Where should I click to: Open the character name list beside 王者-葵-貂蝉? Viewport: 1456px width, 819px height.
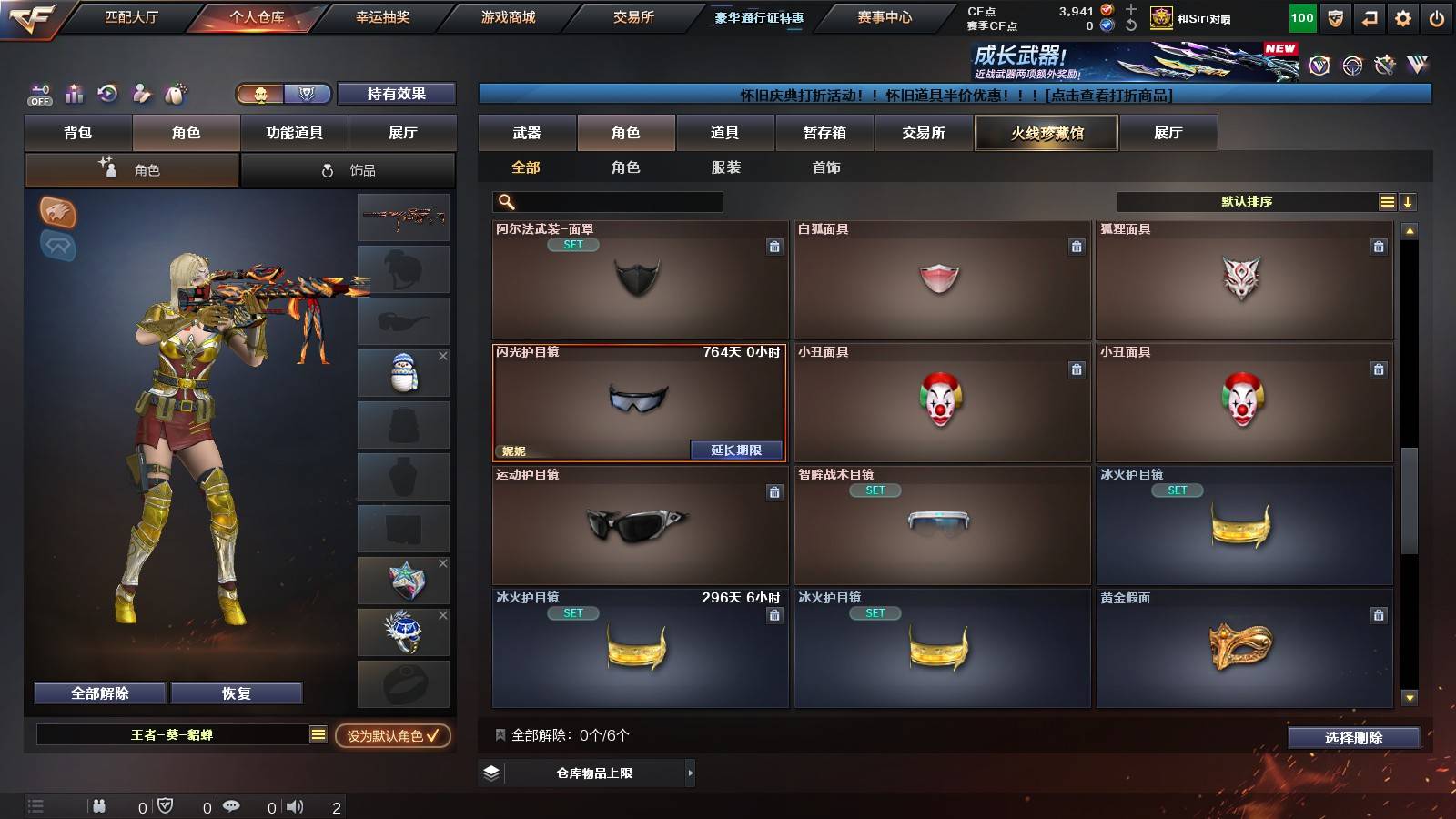pos(316,737)
